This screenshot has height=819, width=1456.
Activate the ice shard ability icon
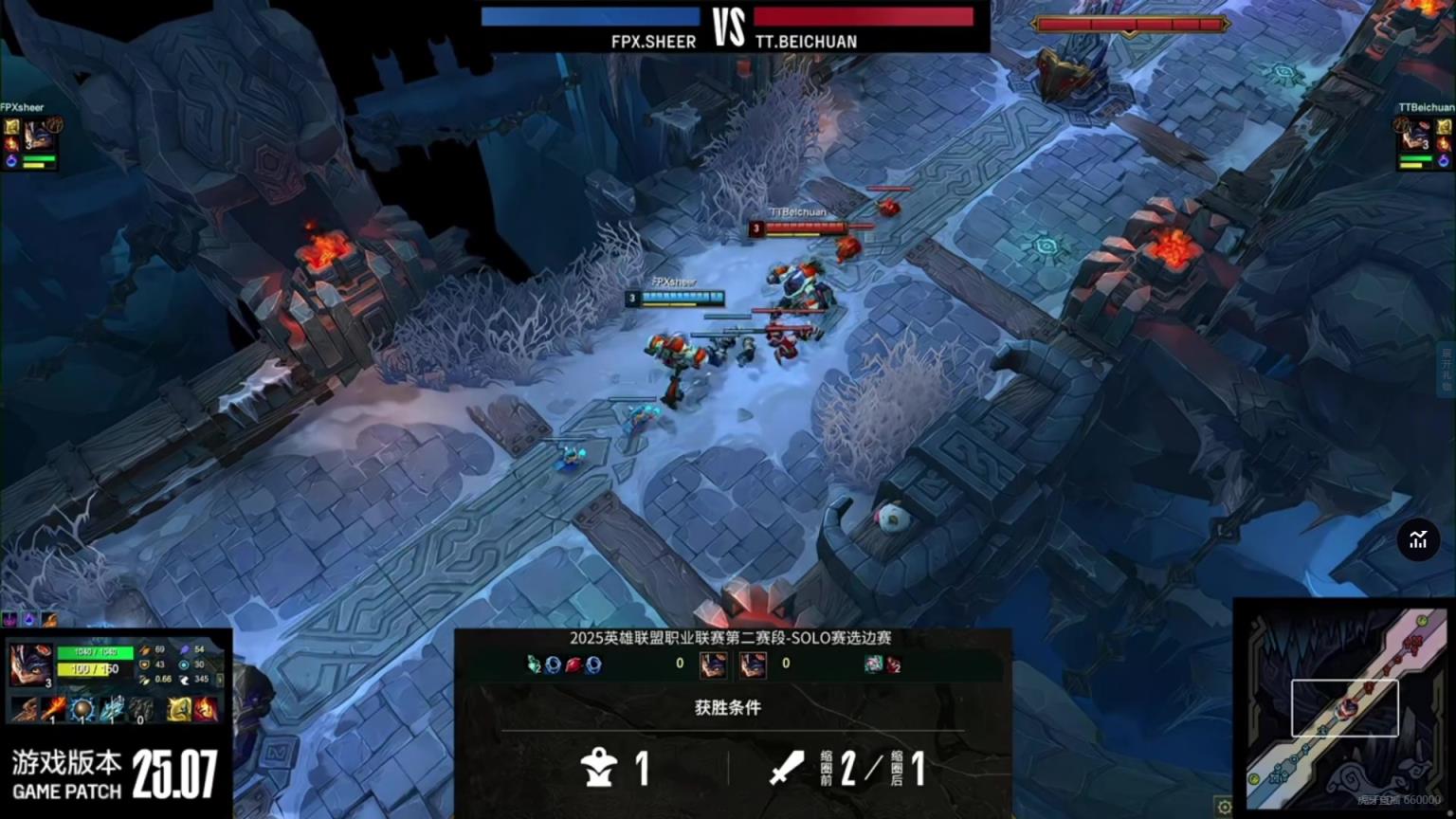[x=112, y=708]
